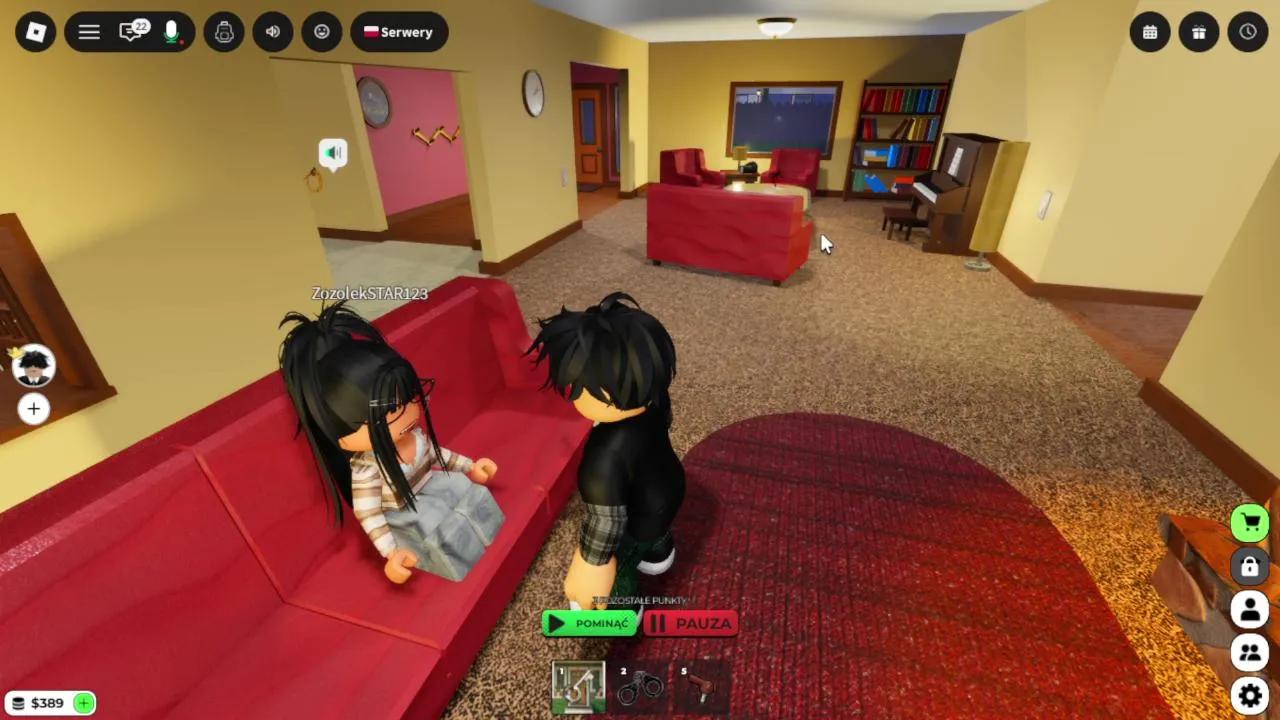This screenshot has height=720, width=1280.
Task: Click the Serwery button with Polish flag
Action: [x=399, y=31]
